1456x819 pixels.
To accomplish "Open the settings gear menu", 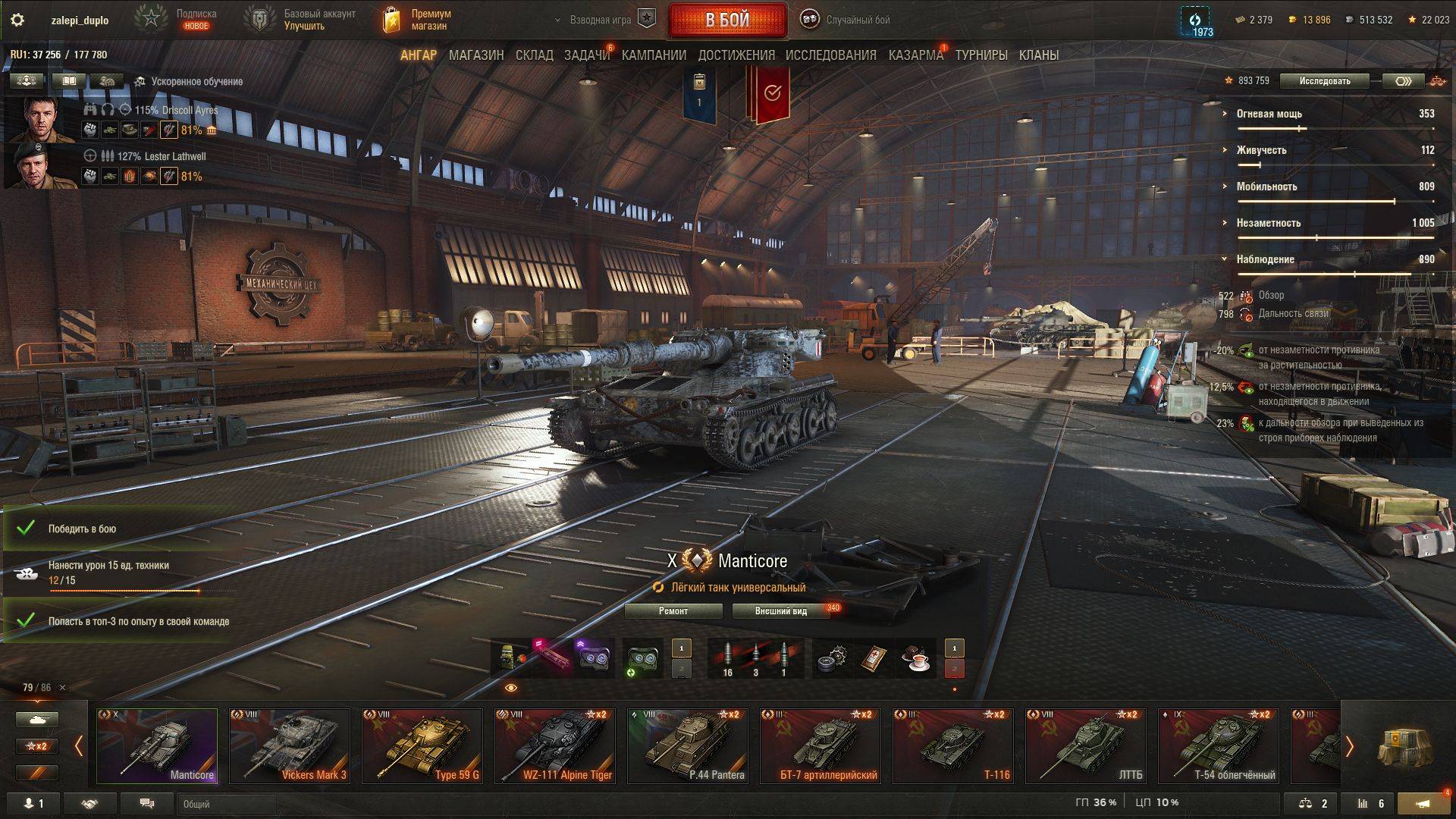I will pyautogui.click(x=17, y=20).
